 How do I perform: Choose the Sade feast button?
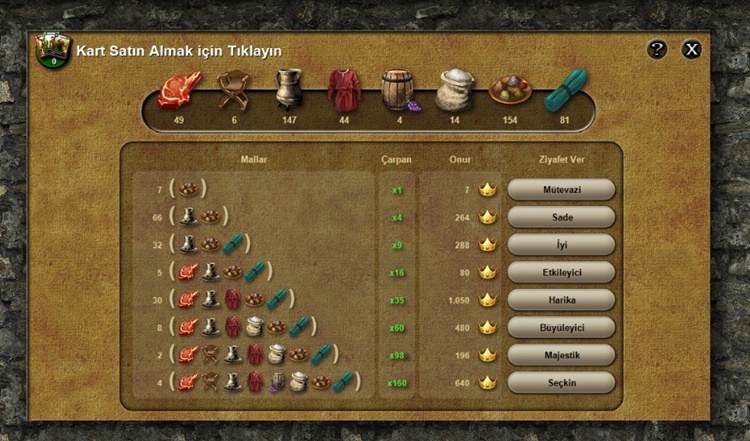pos(561,217)
